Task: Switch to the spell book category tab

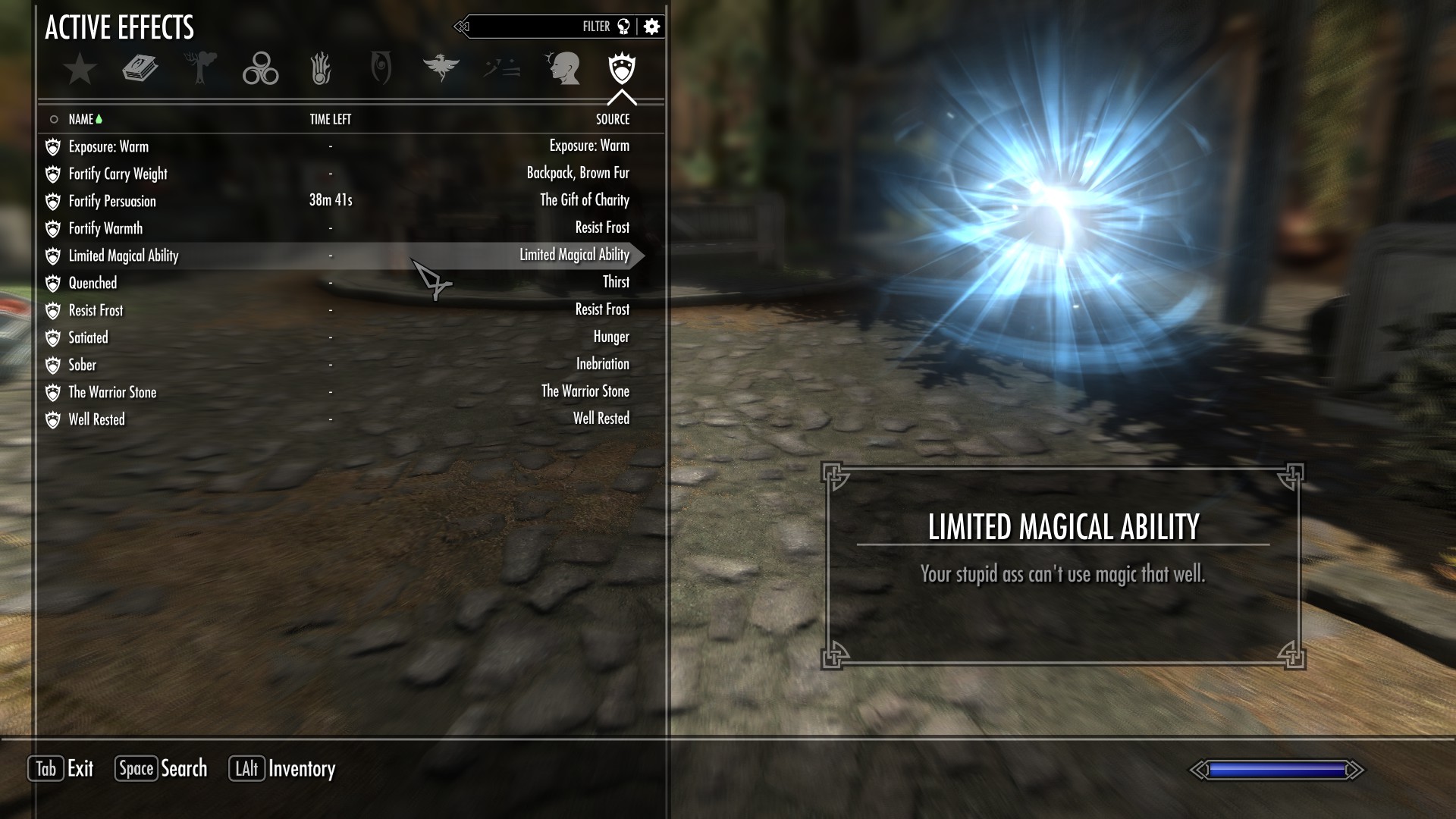Action: (140, 69)
